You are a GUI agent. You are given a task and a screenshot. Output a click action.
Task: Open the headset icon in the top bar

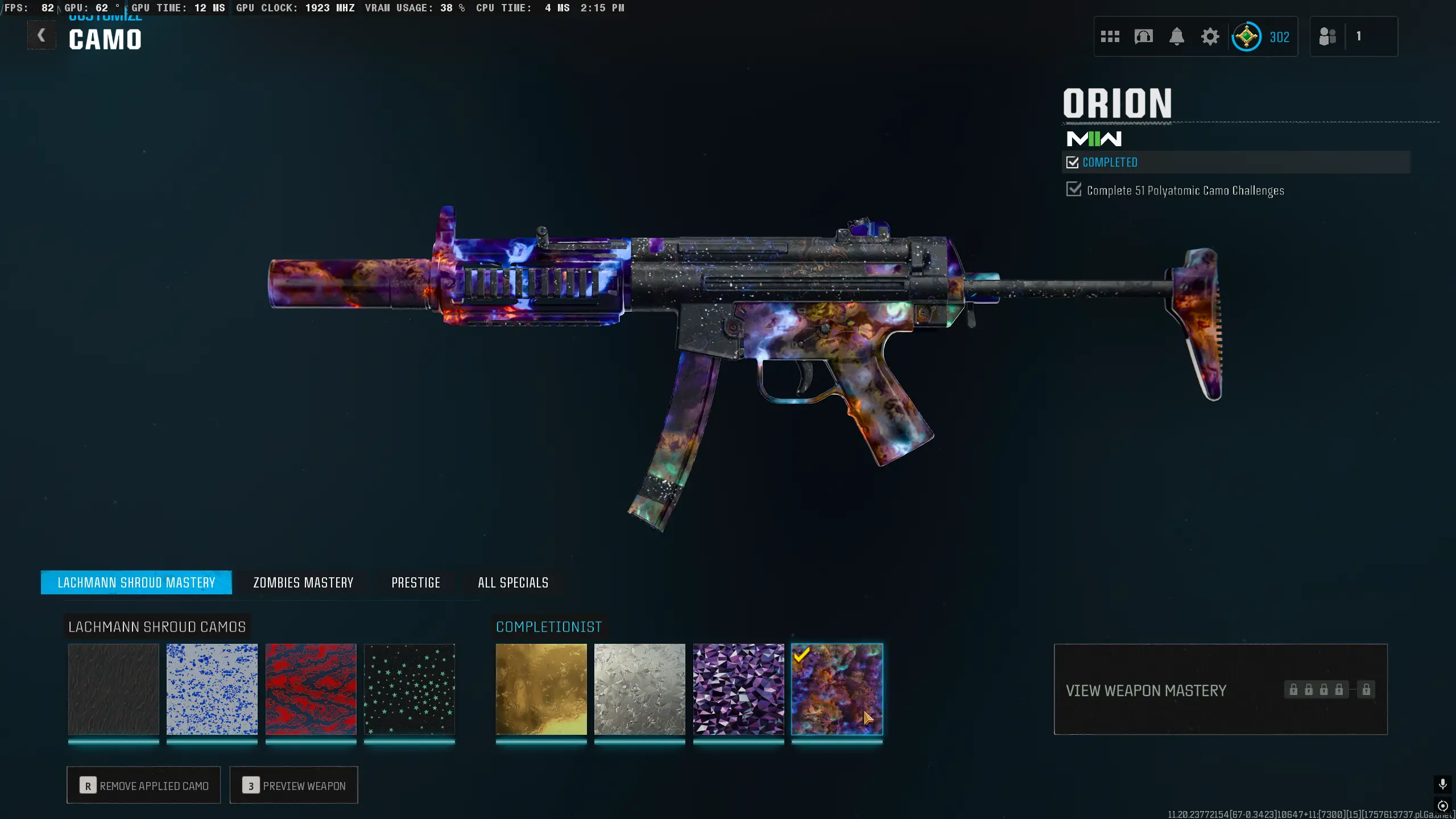coord(1143,37)
